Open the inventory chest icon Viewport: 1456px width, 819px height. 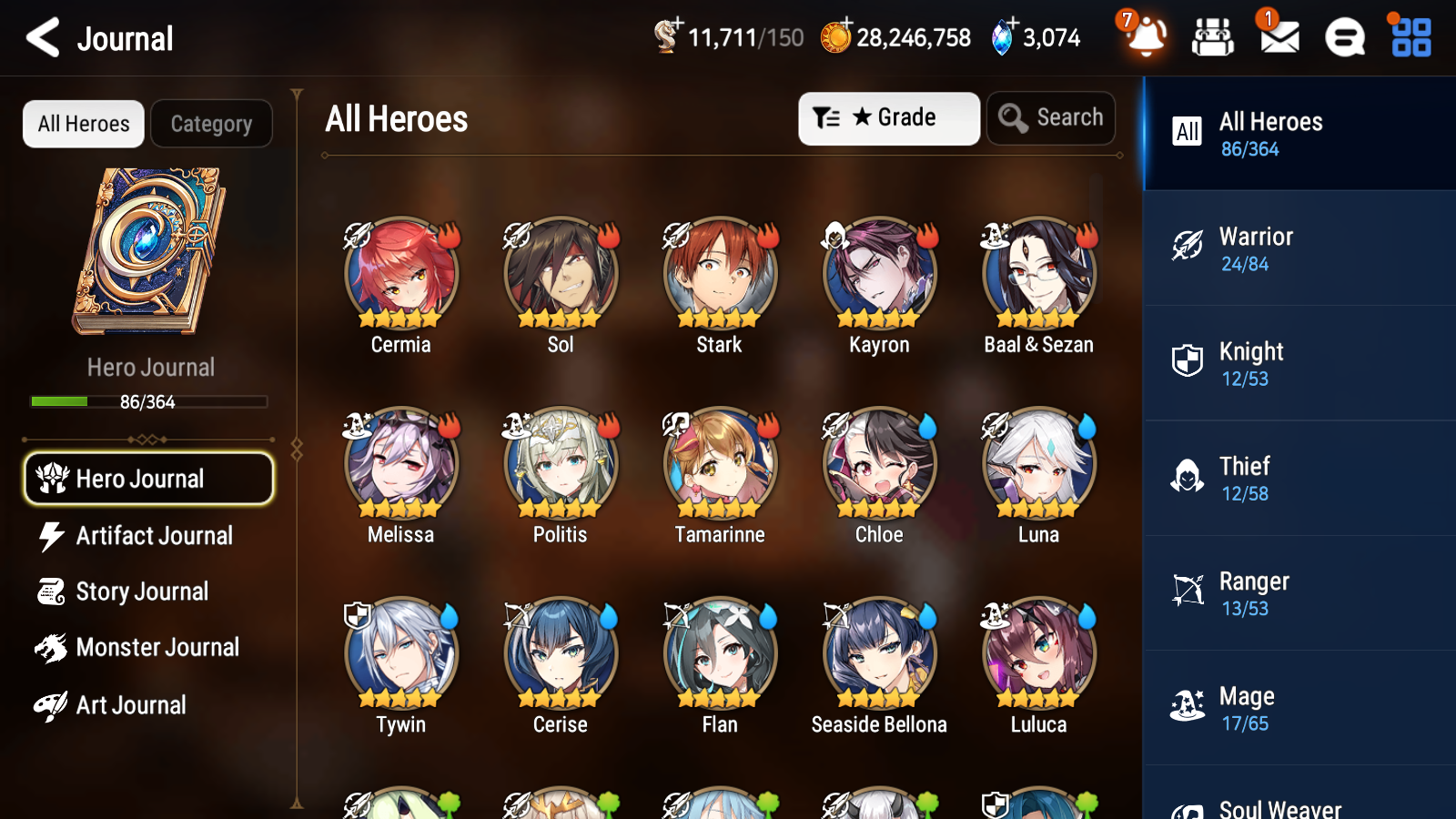coord(1213,38)
